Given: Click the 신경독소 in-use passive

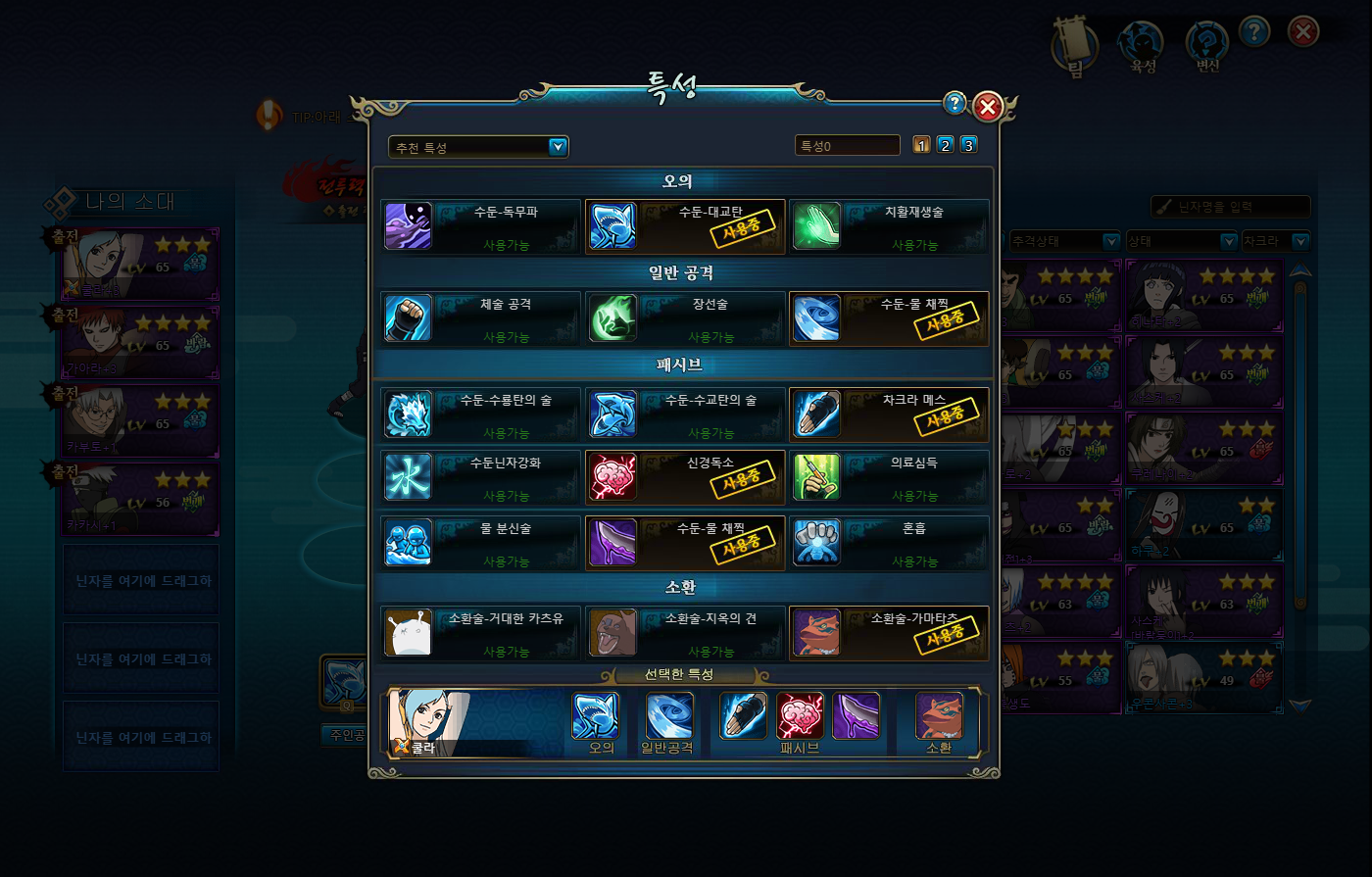Looking at the screenshot, I should (685, 477).
